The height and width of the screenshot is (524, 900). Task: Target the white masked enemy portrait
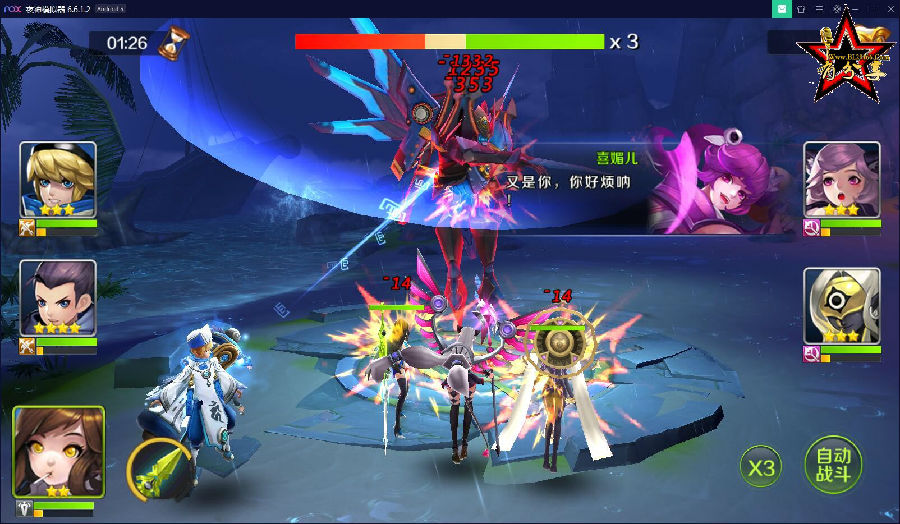(x=842, y=306)
